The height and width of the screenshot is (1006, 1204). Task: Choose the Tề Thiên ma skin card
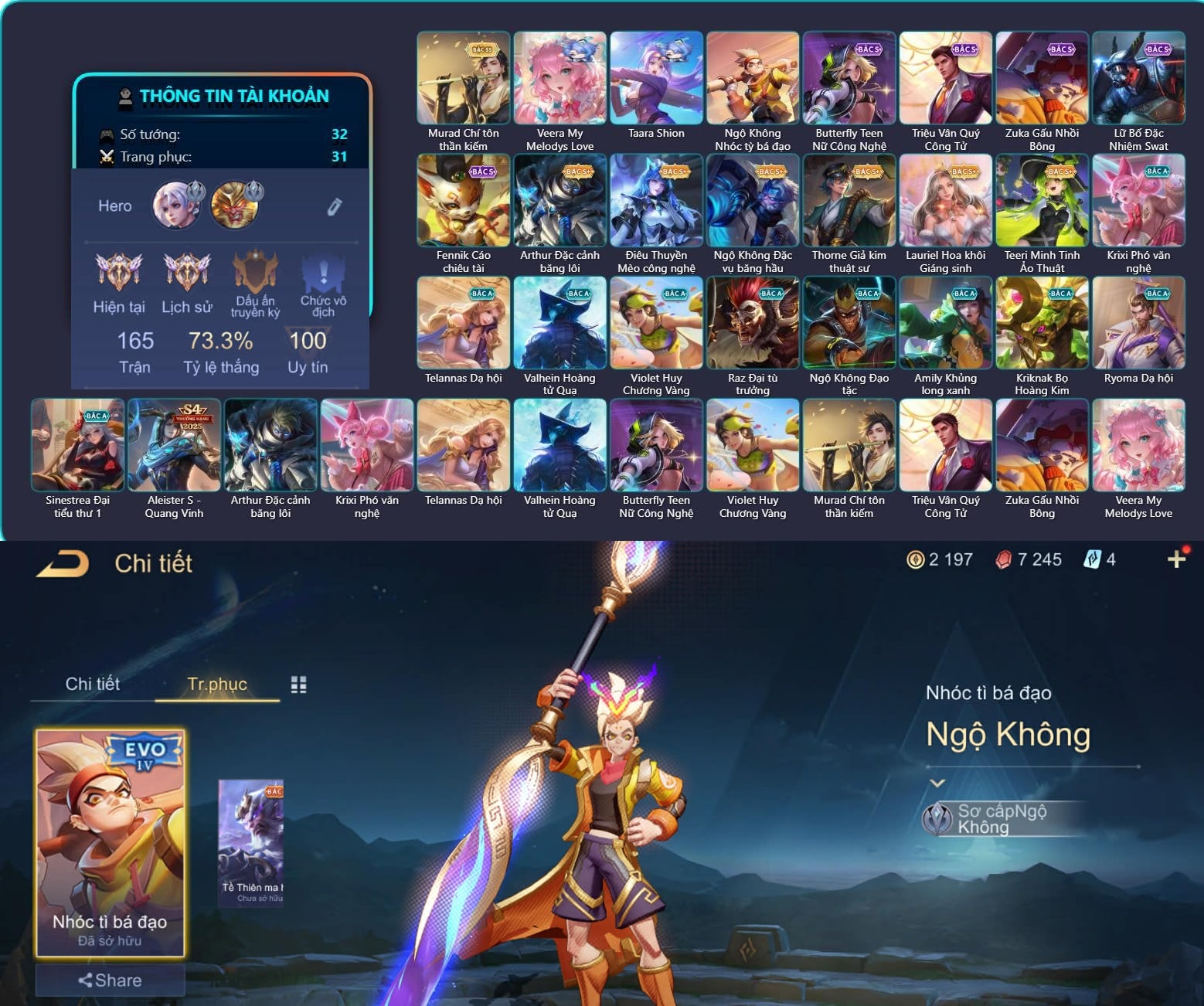pyautogui.click(x=251, y=842)
